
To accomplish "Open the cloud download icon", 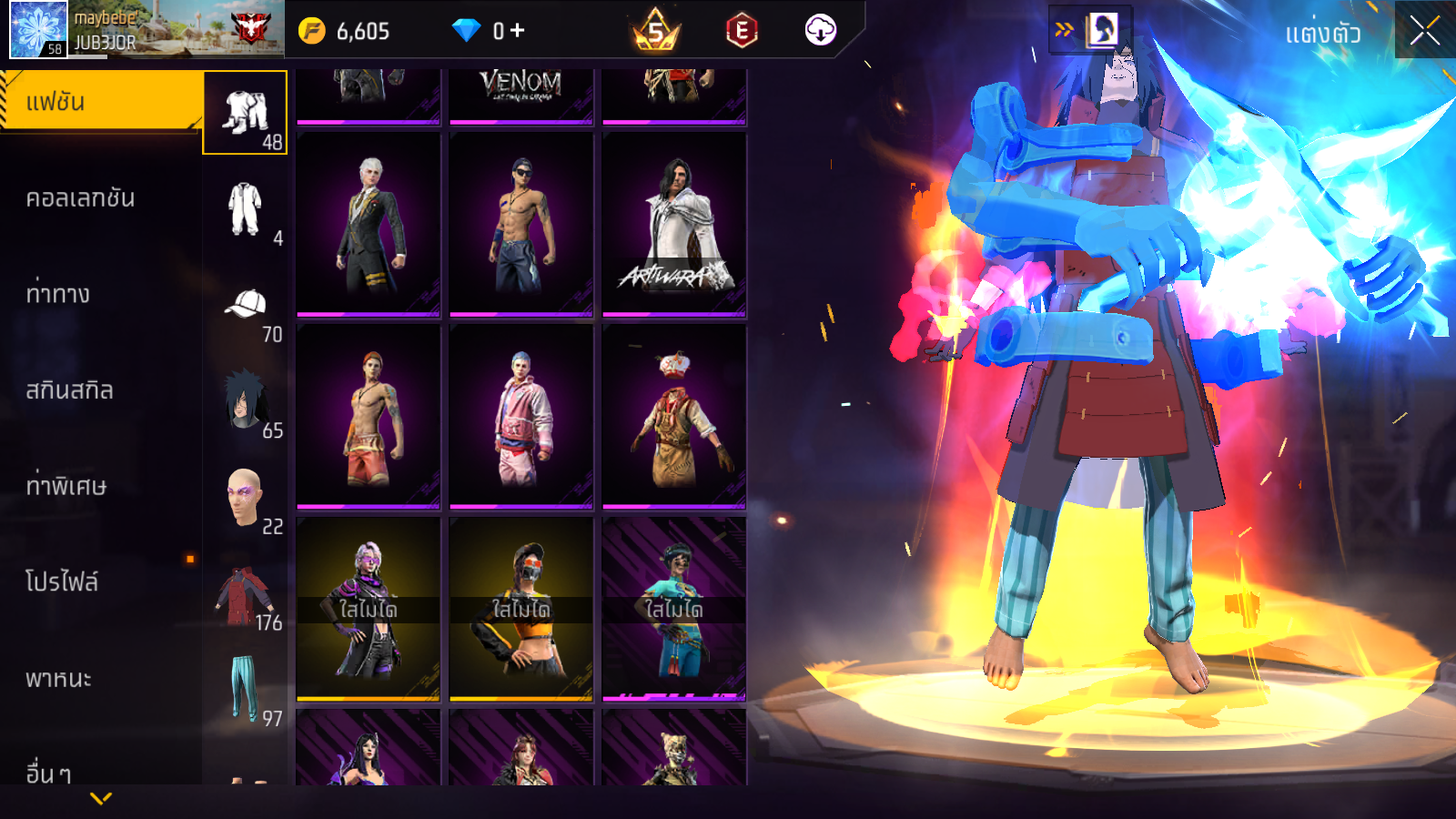I will (x=820, y=31).
